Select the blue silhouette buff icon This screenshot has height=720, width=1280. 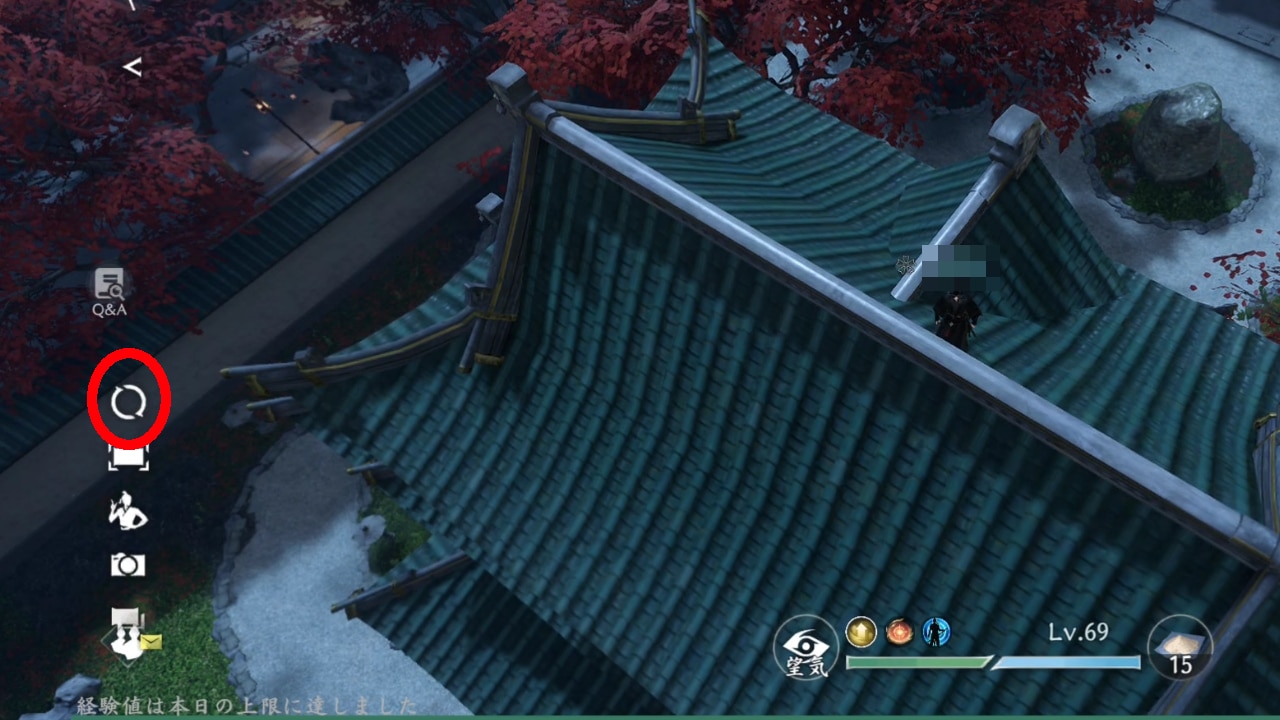(936, 631)
